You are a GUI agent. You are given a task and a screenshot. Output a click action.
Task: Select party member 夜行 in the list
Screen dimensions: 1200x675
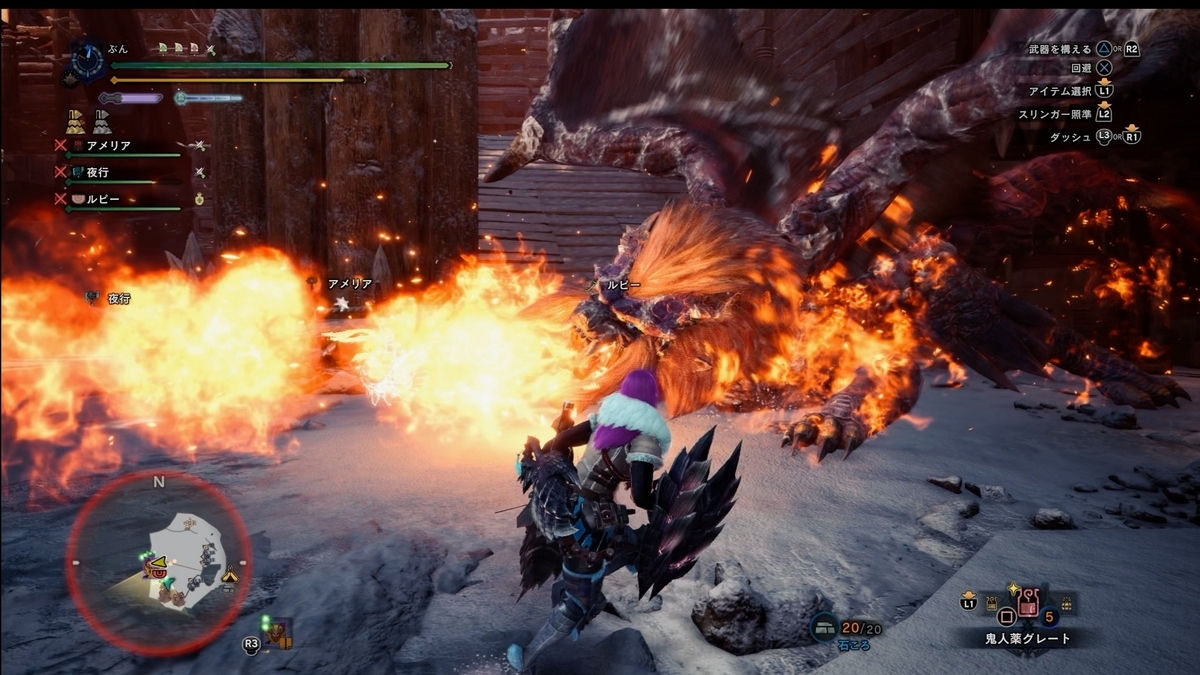point(97,172)
